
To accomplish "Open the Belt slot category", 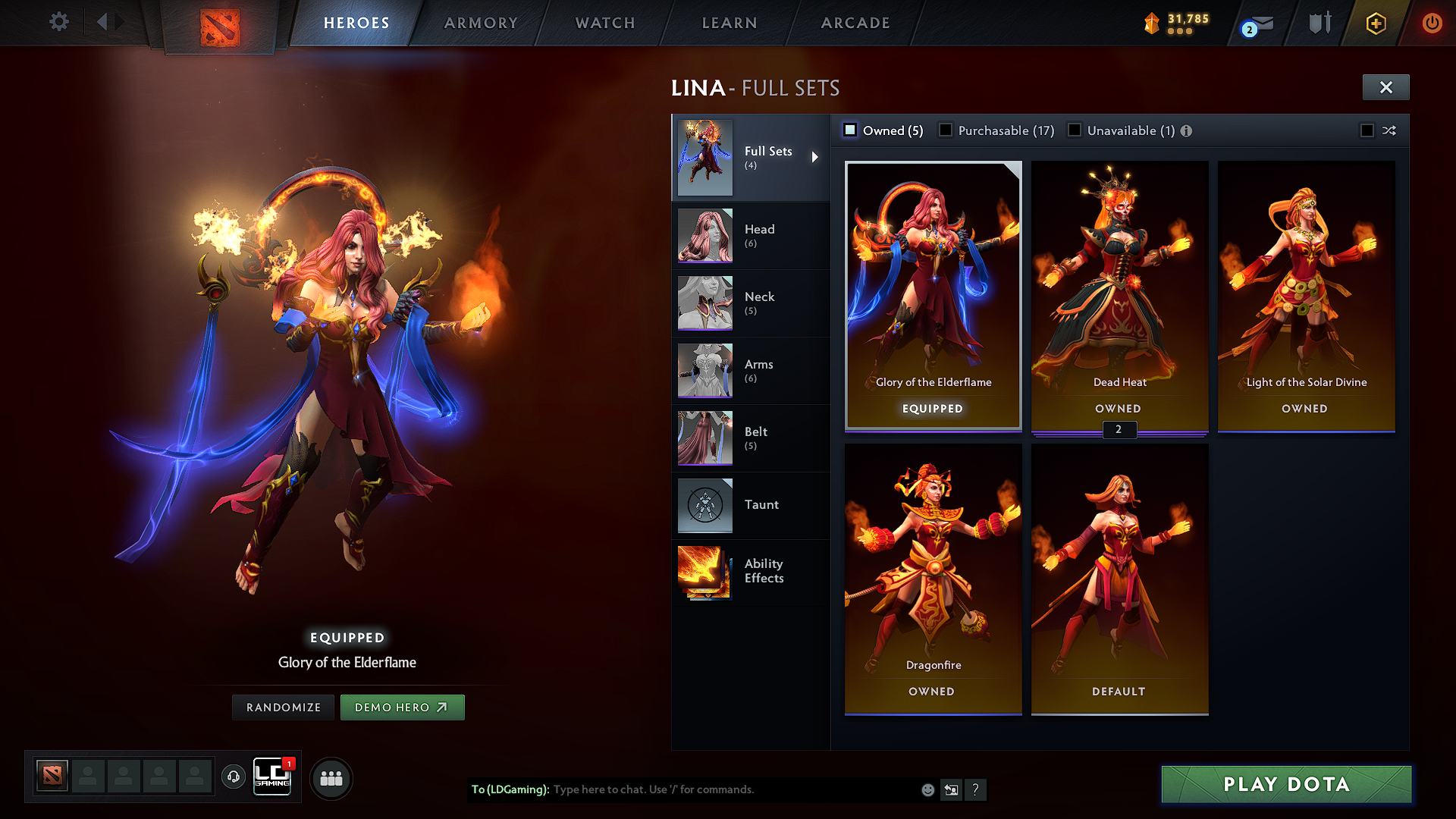I will point(704,438).
